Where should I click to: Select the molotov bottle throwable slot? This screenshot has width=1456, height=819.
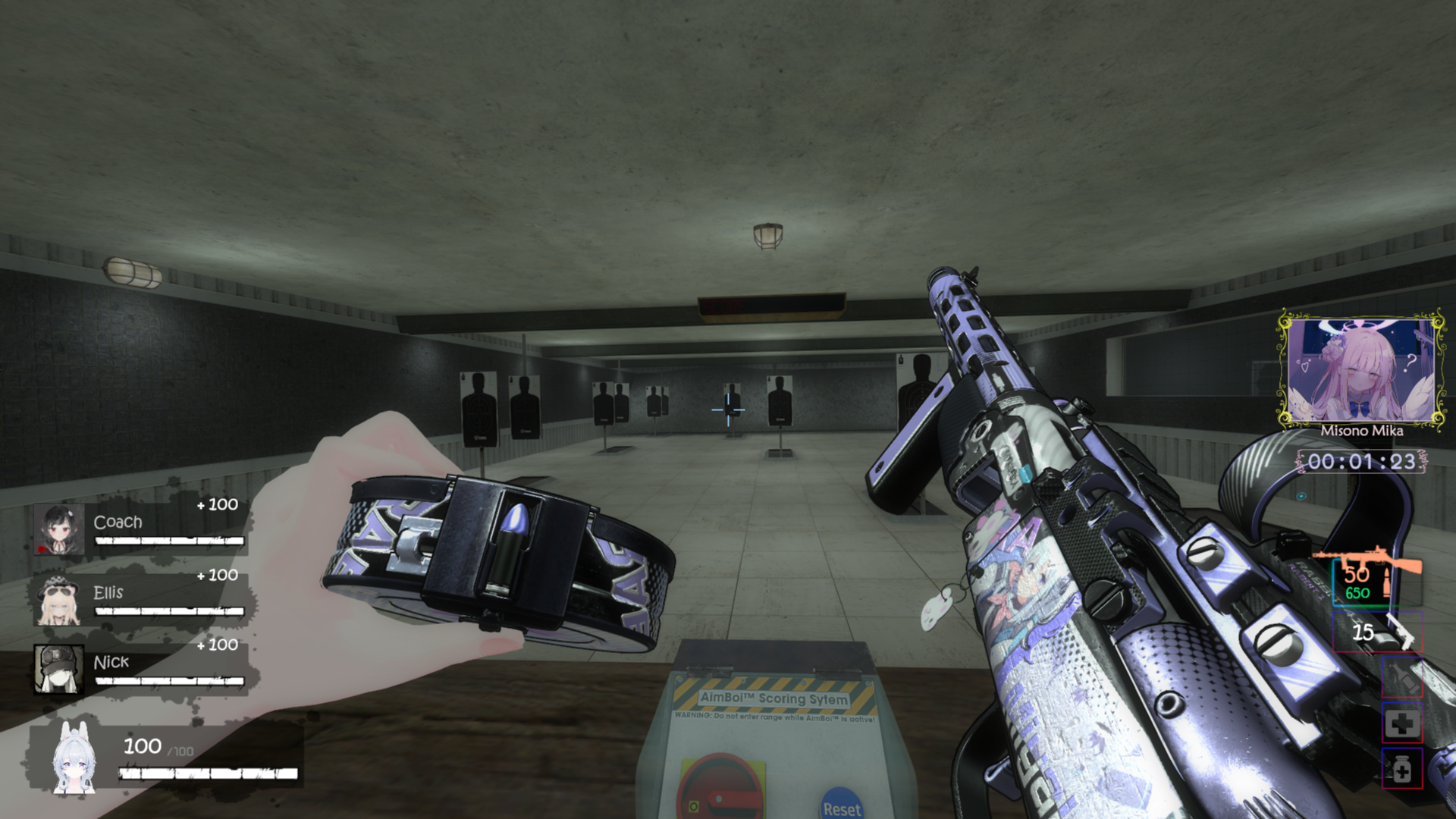pyautogui.click(x=1401, y=676)
